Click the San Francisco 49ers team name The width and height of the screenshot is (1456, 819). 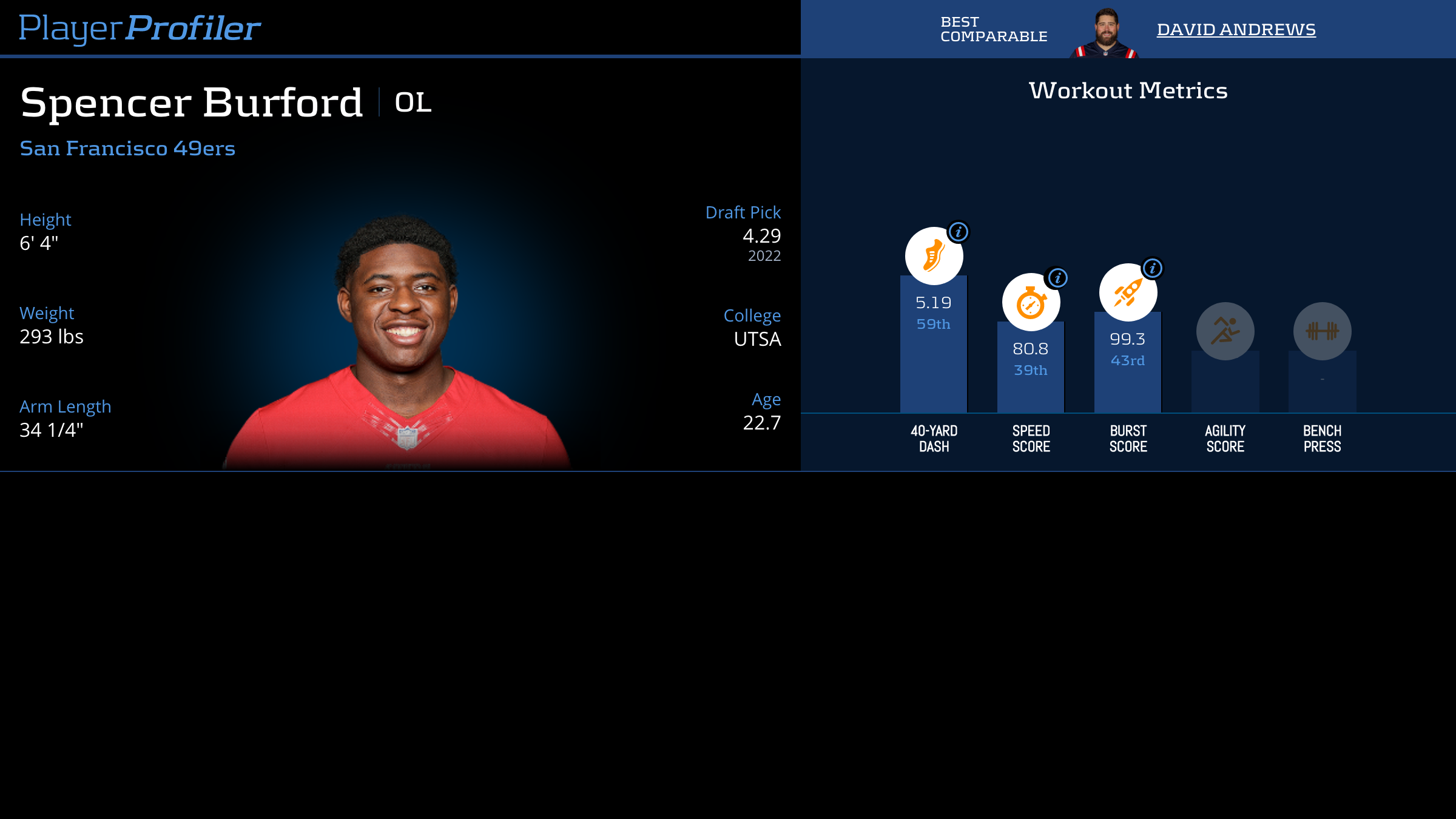(x=127, y=148)
